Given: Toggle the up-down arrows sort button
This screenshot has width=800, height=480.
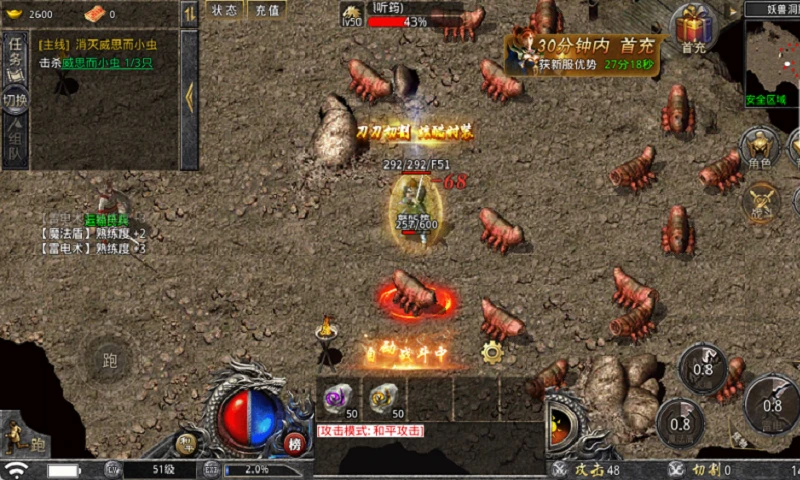Looking at the screenshot, I should 189,14.
